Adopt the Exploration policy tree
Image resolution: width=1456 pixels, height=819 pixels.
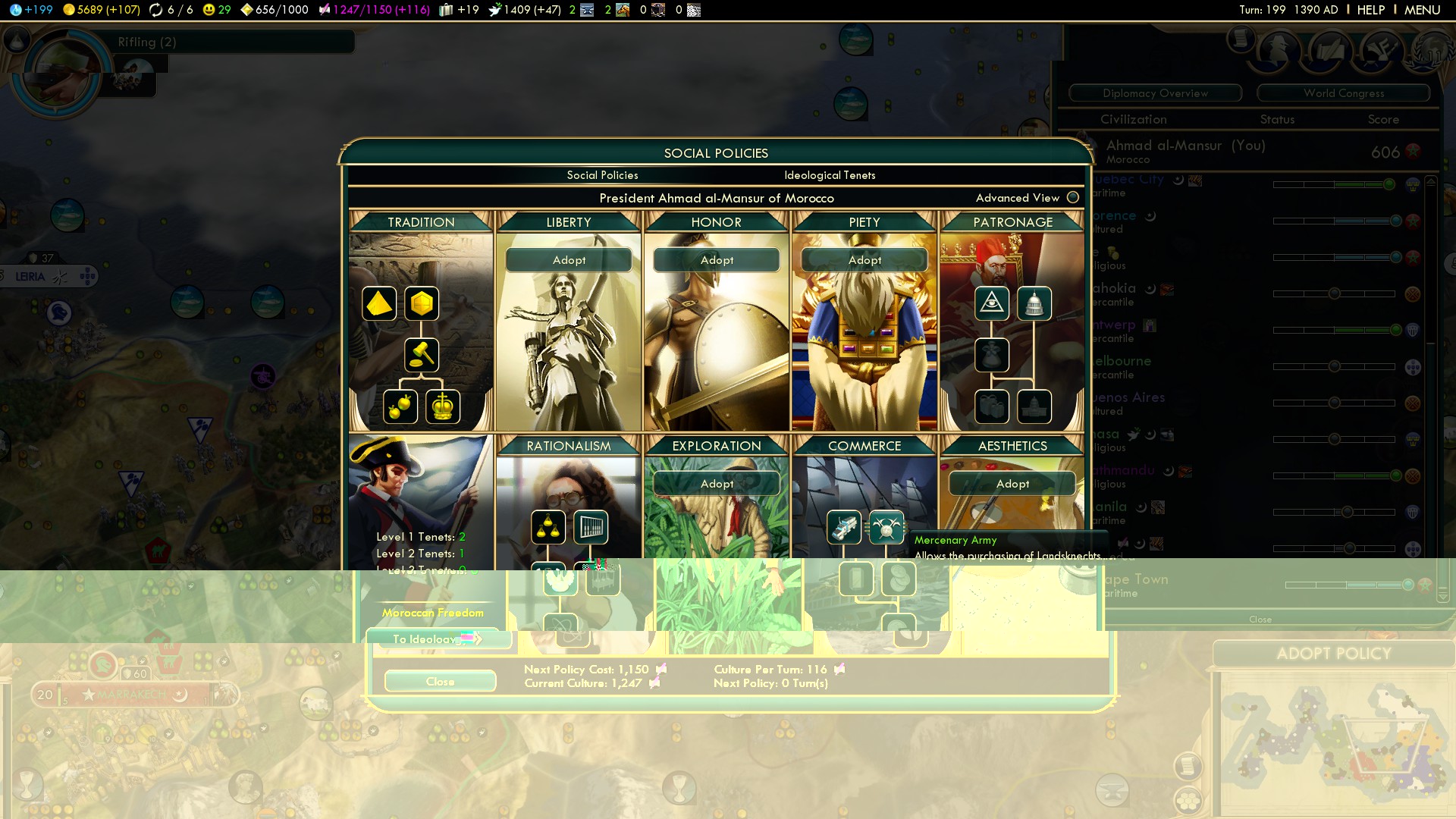pos(717,484)
